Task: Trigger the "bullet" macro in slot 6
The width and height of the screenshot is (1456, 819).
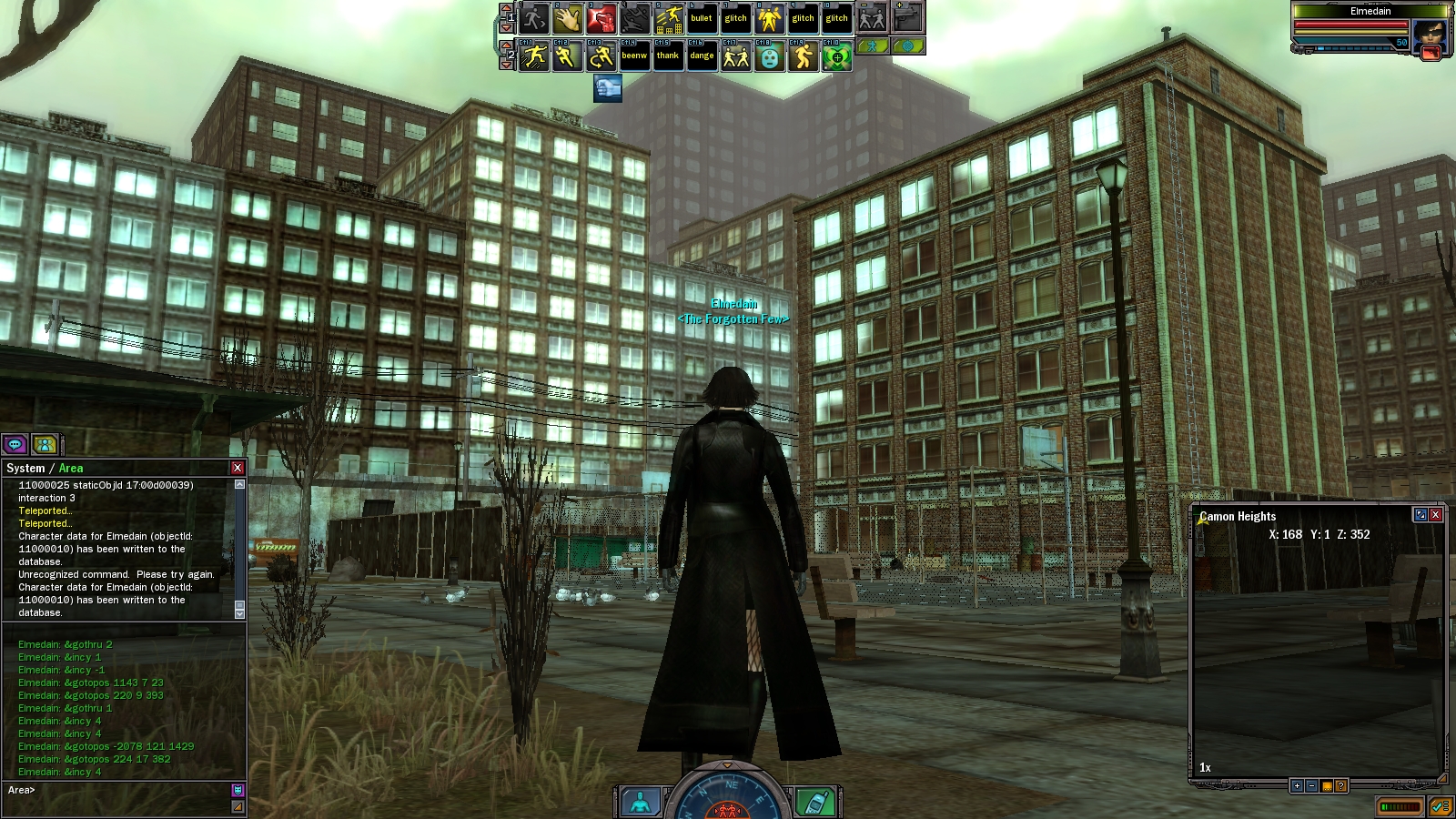Action: [702, 18]
